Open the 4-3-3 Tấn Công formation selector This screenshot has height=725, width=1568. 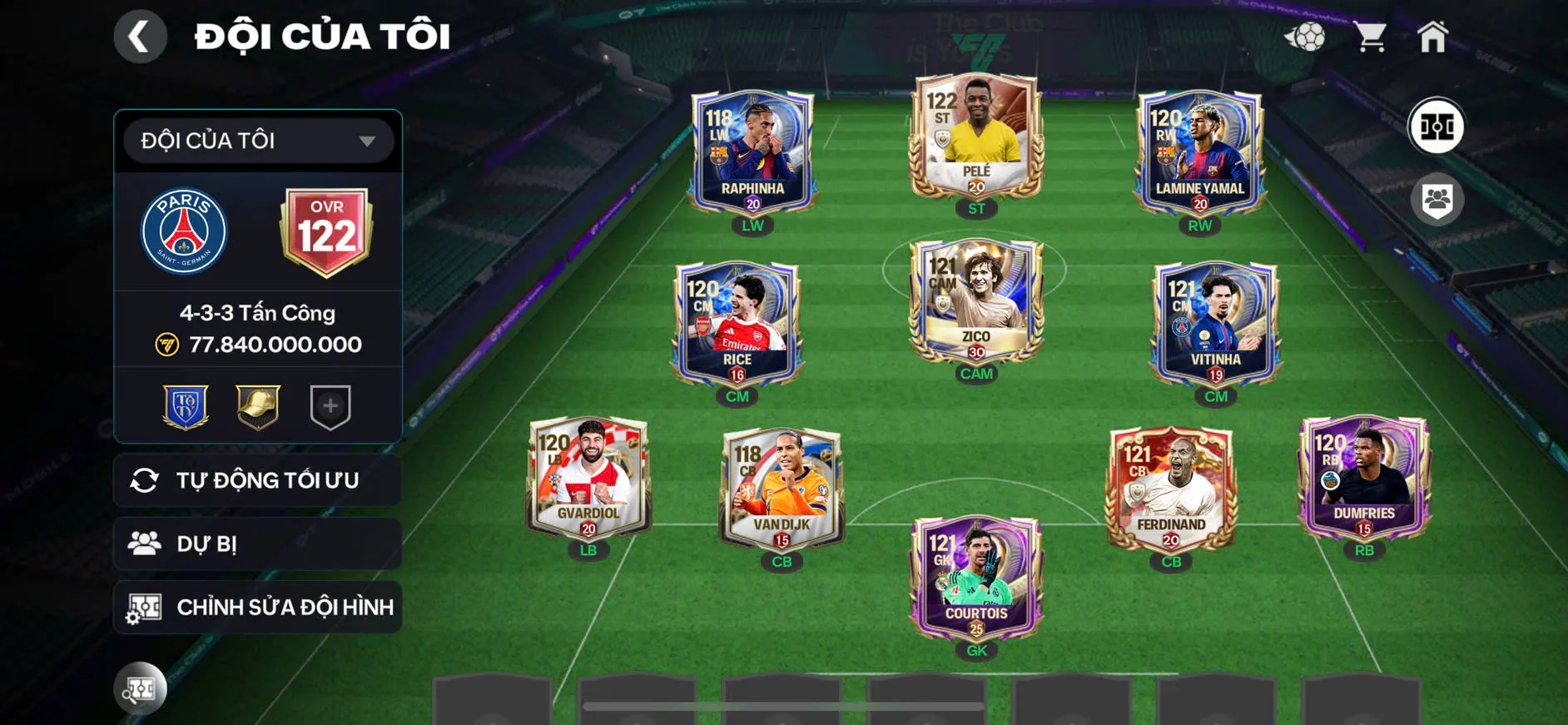[257, 312]
